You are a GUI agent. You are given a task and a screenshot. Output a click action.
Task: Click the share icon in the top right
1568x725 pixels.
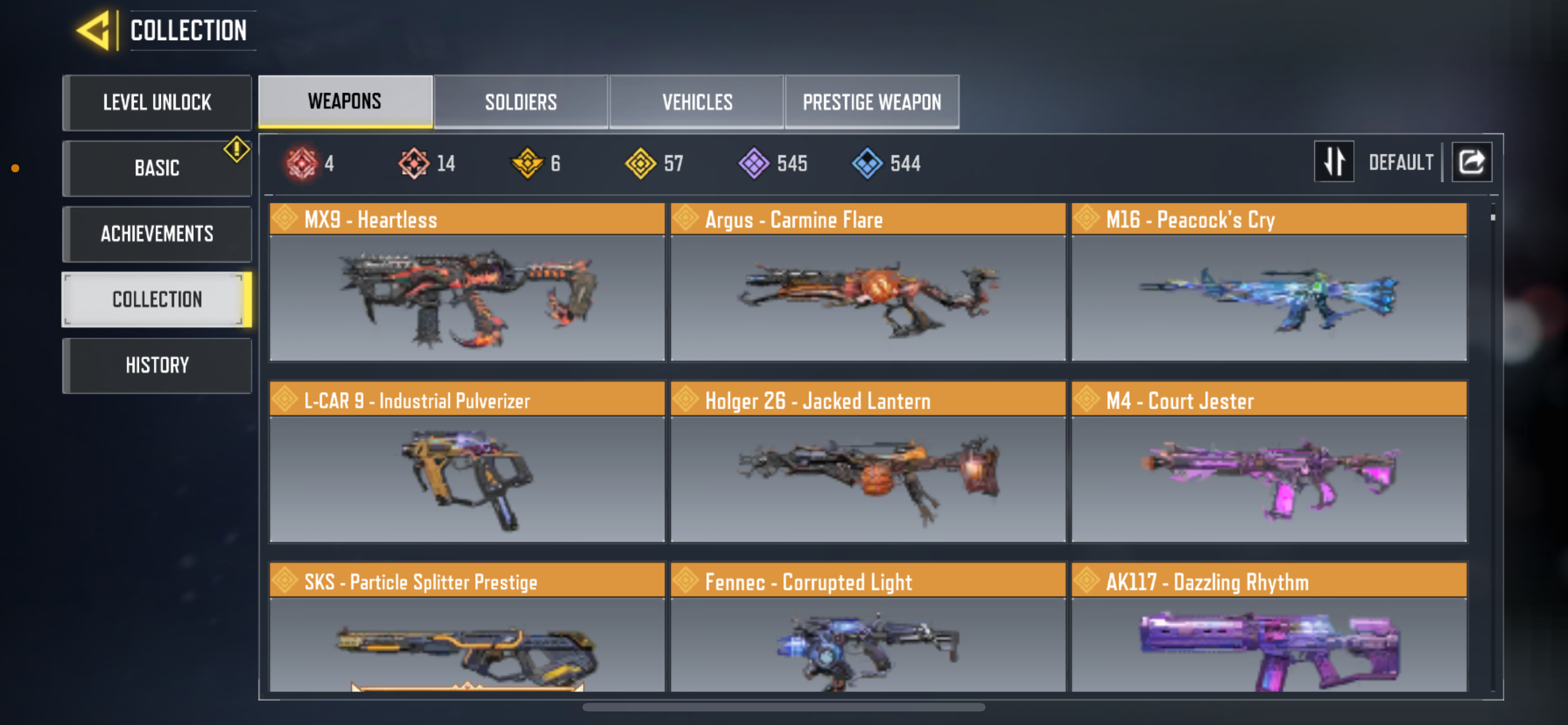[x=1472, y=161]
